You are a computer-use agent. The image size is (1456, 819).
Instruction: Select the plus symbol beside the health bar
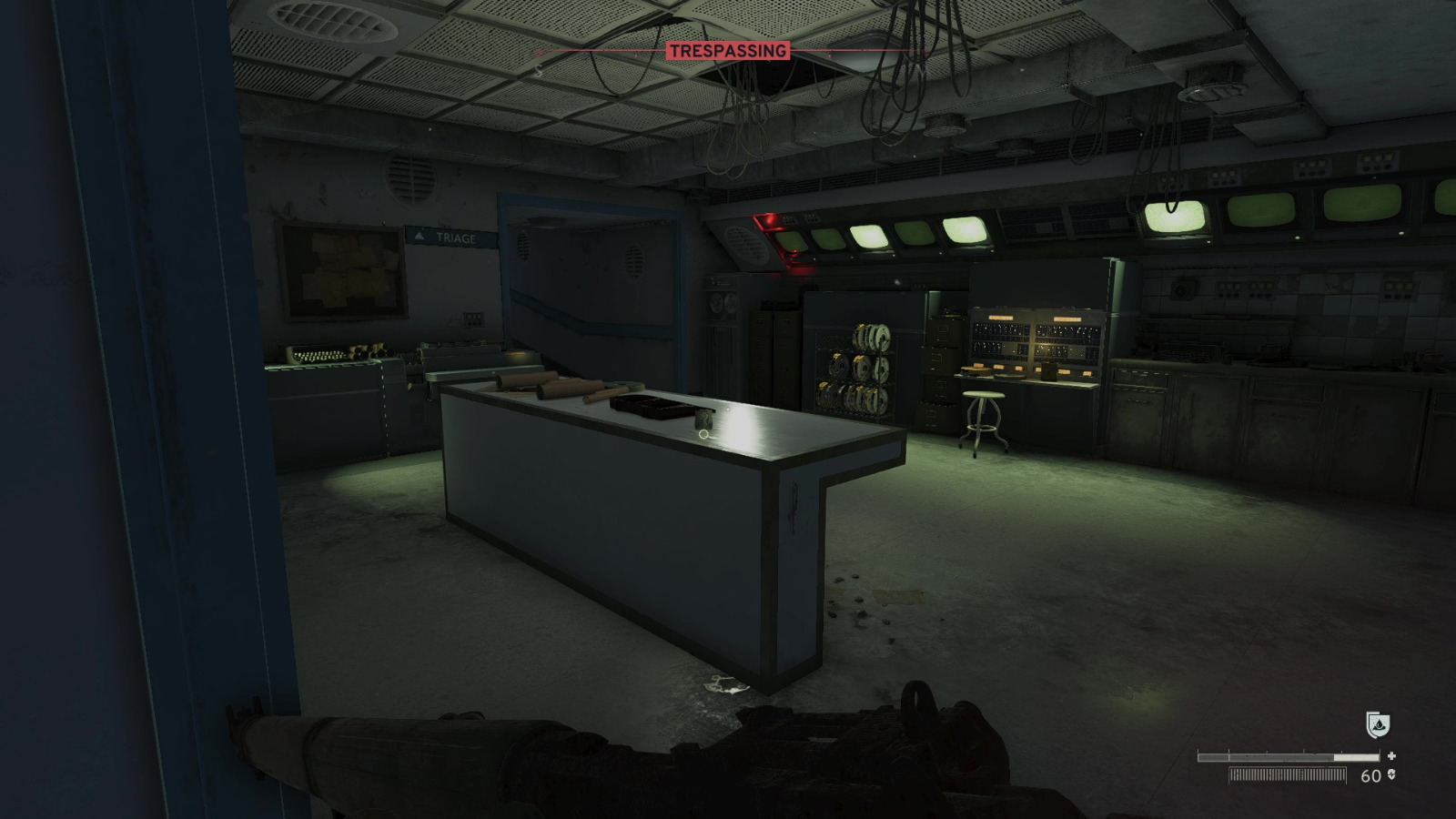click(x=1391, y=754)
